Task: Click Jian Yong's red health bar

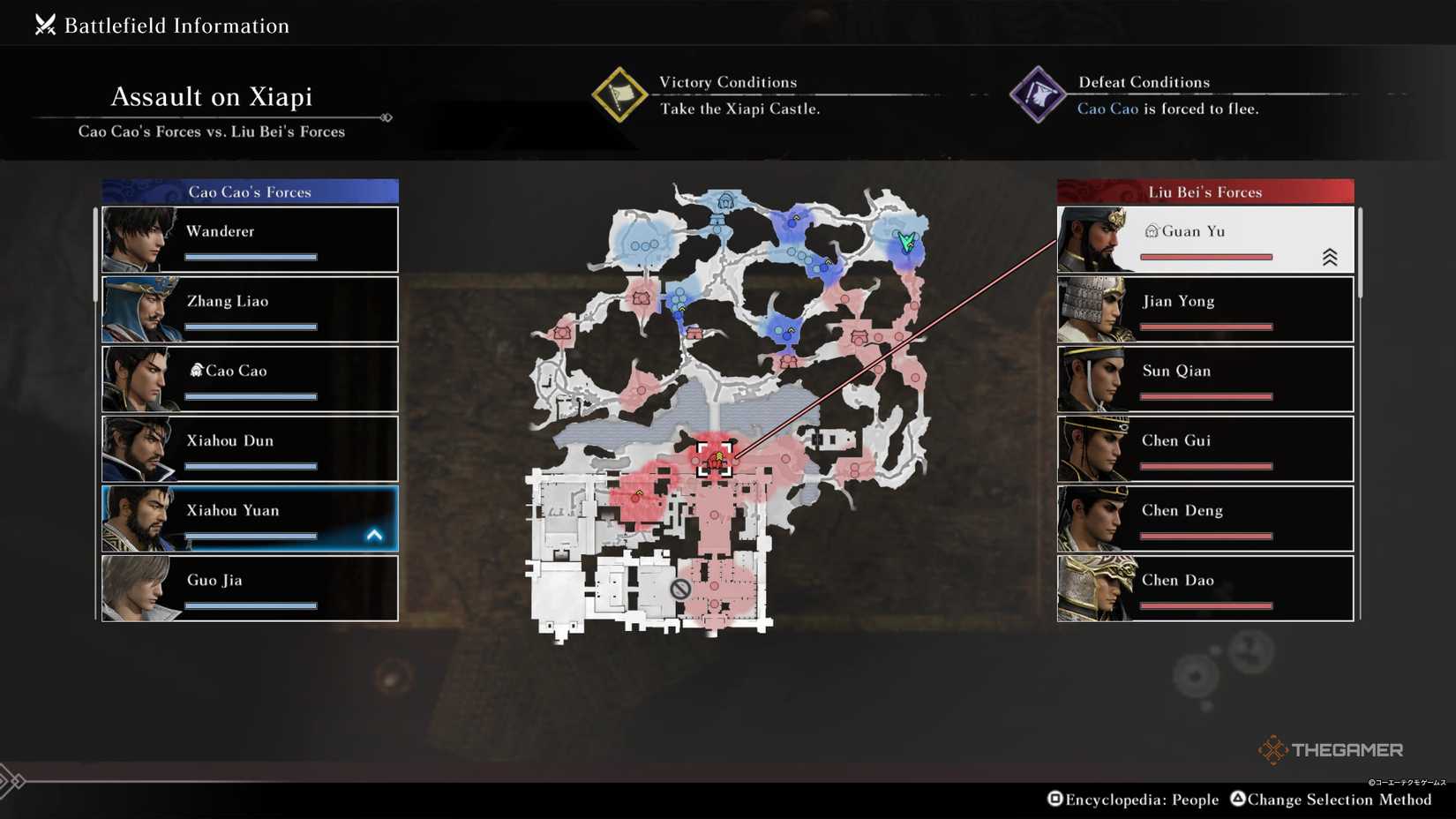Action: click(1205, 326)
